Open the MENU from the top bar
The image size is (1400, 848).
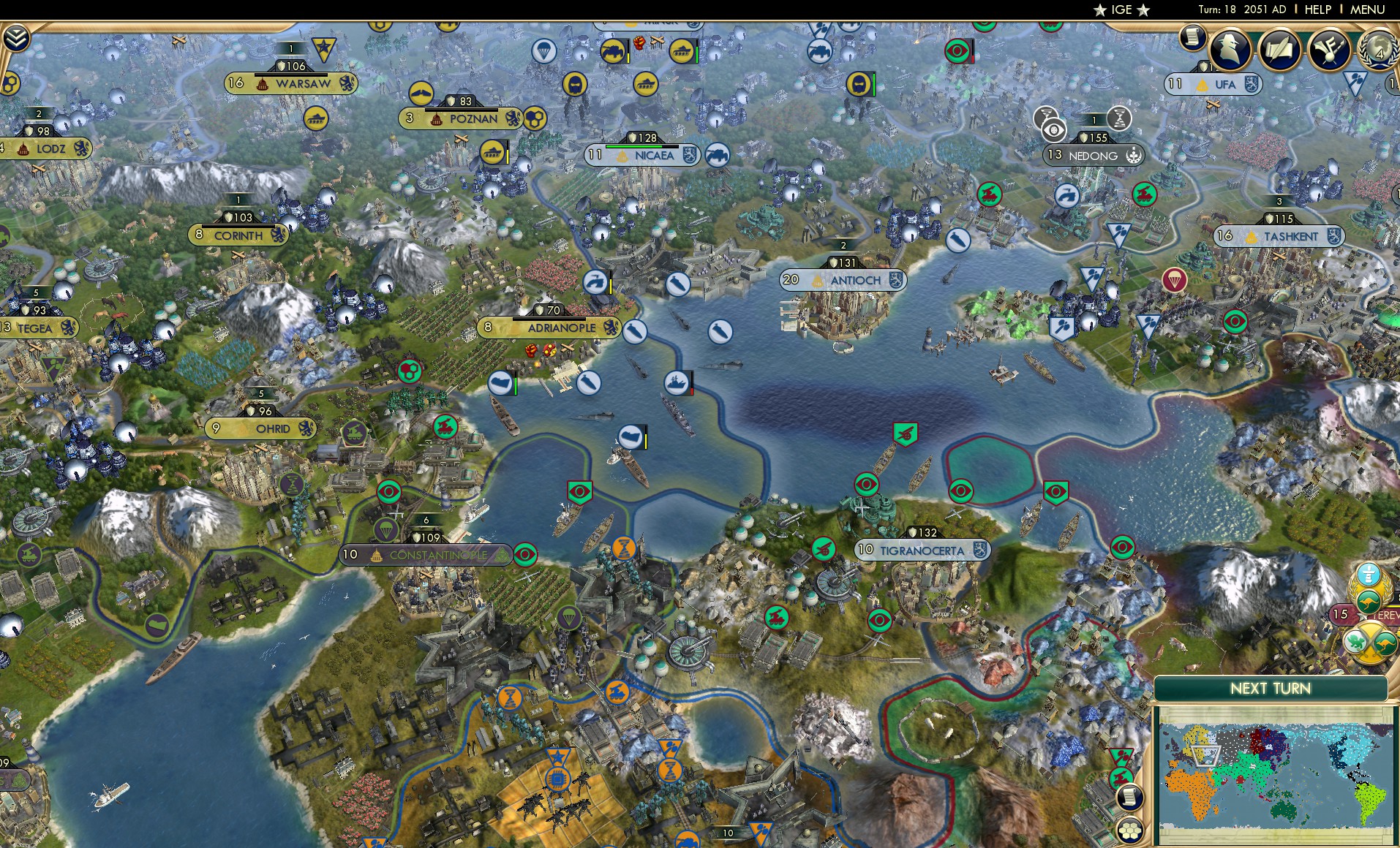pyautogui.click(x=1369, y=10)
